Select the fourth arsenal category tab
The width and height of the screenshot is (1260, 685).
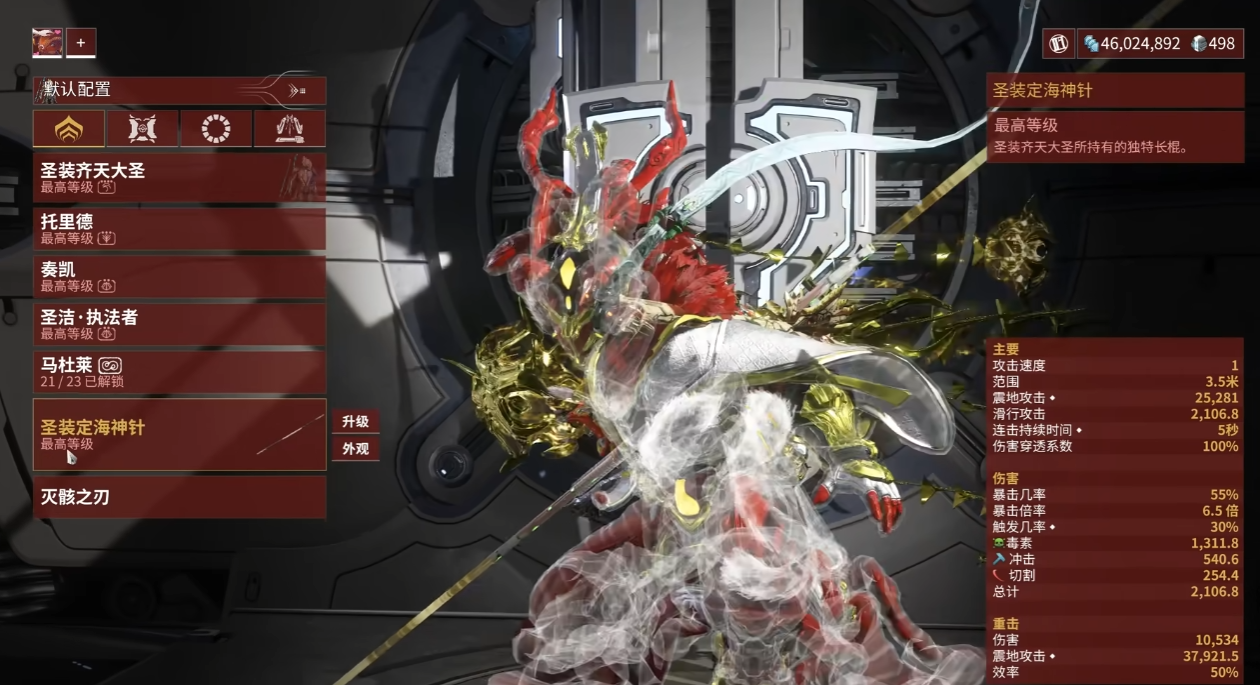(289, 128)
